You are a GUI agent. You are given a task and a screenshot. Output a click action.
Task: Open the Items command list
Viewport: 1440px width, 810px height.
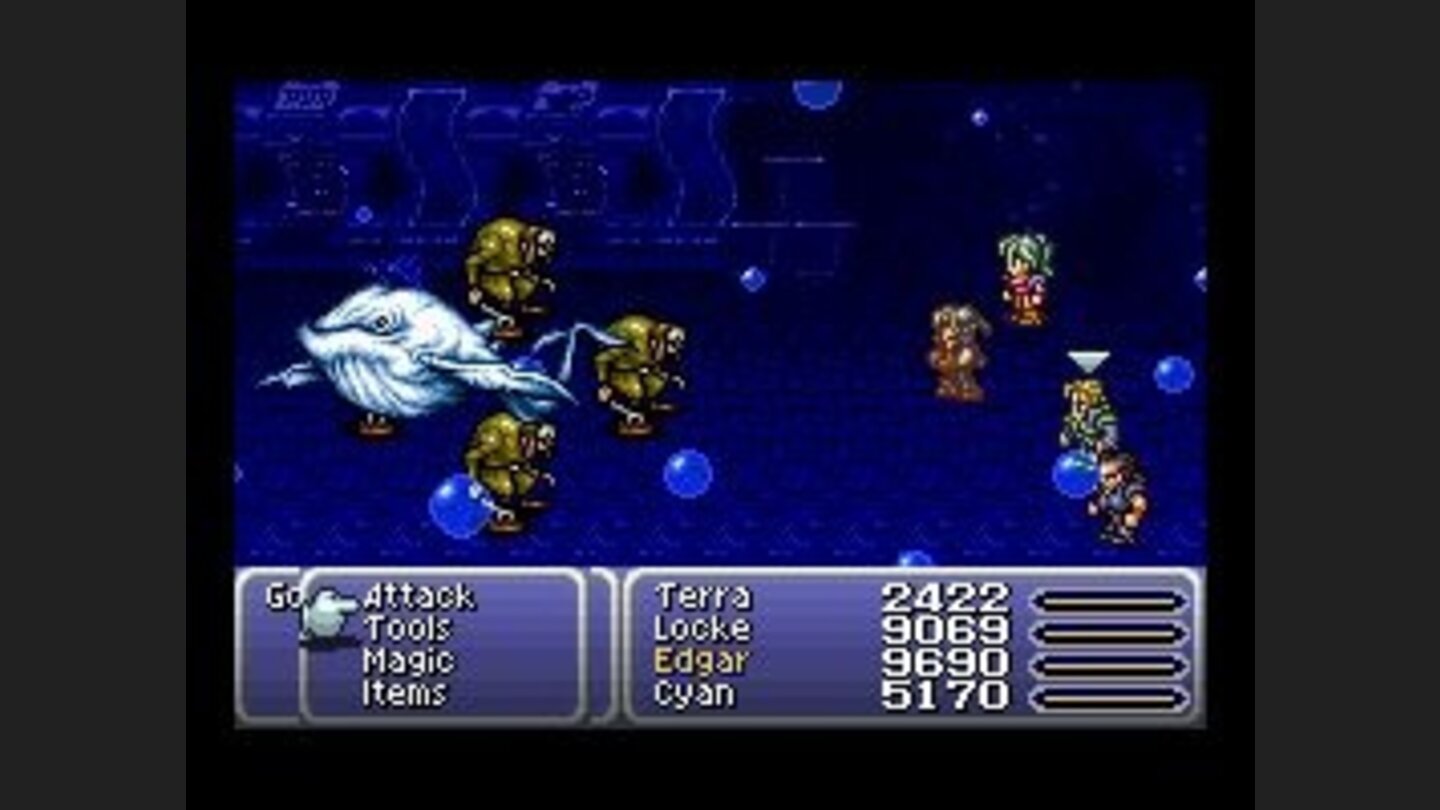tap(408, 690)
